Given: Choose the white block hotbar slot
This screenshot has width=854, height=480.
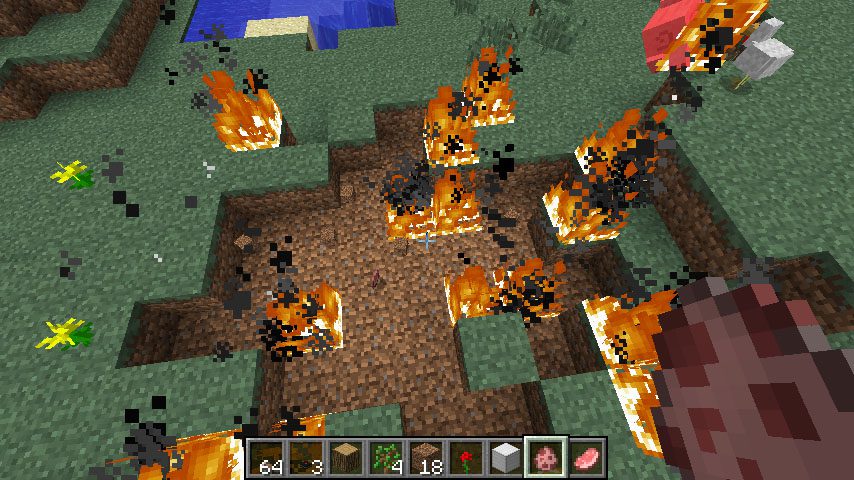Looking at the screenshot, I should [507, 459].
